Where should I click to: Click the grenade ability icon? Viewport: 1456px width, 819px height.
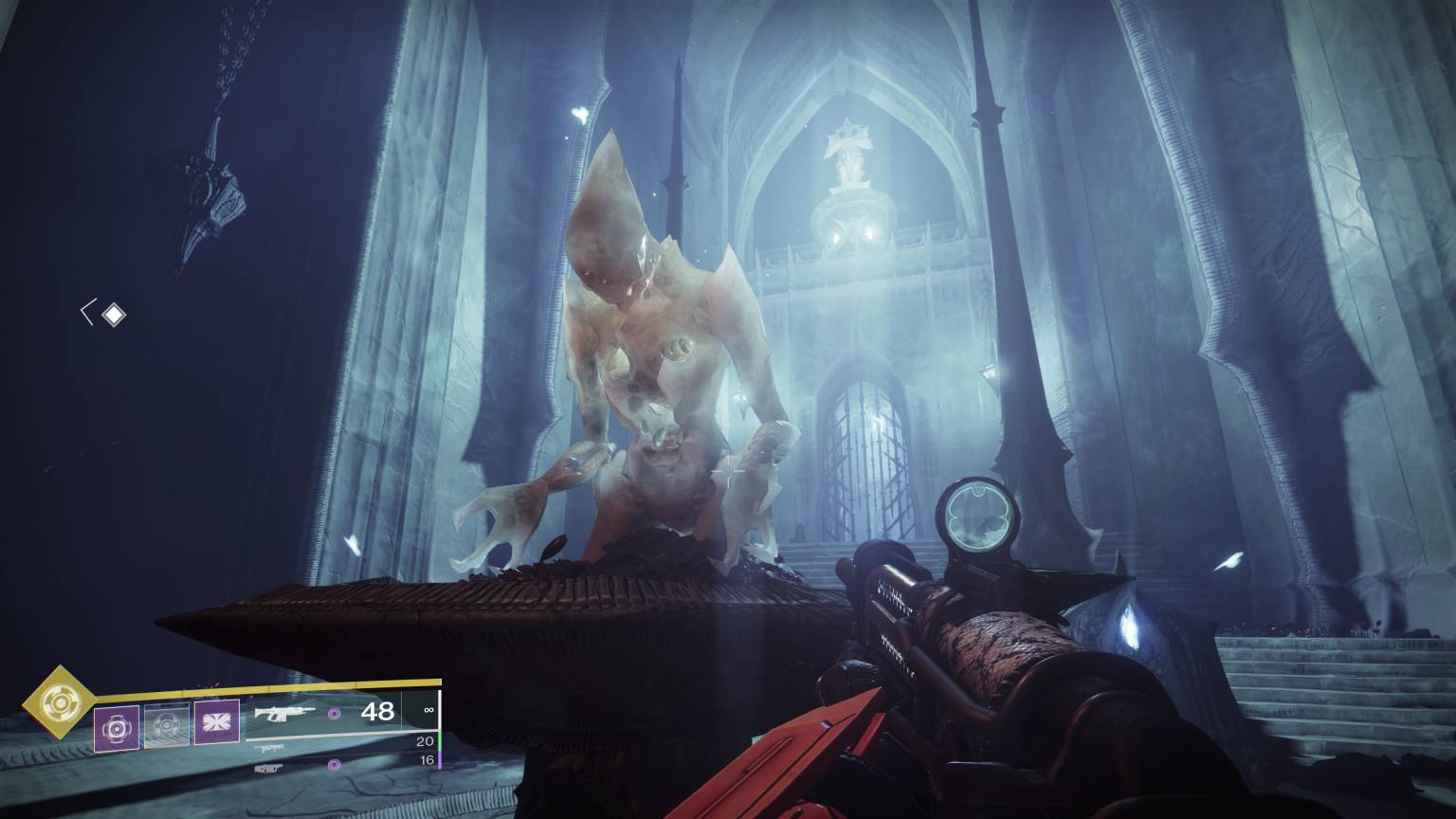tap(117, 728)
